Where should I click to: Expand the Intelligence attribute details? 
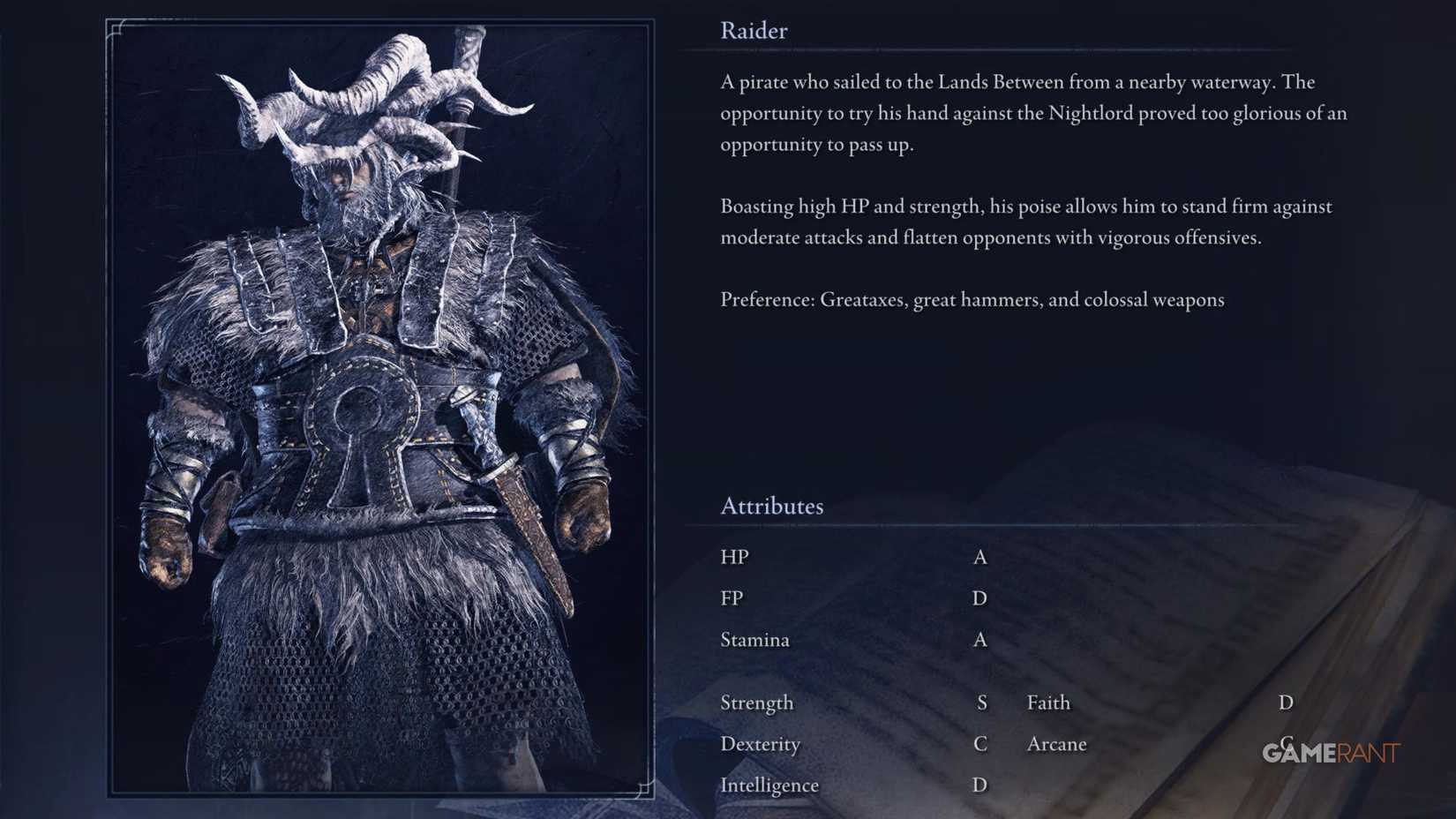(770, 785)
